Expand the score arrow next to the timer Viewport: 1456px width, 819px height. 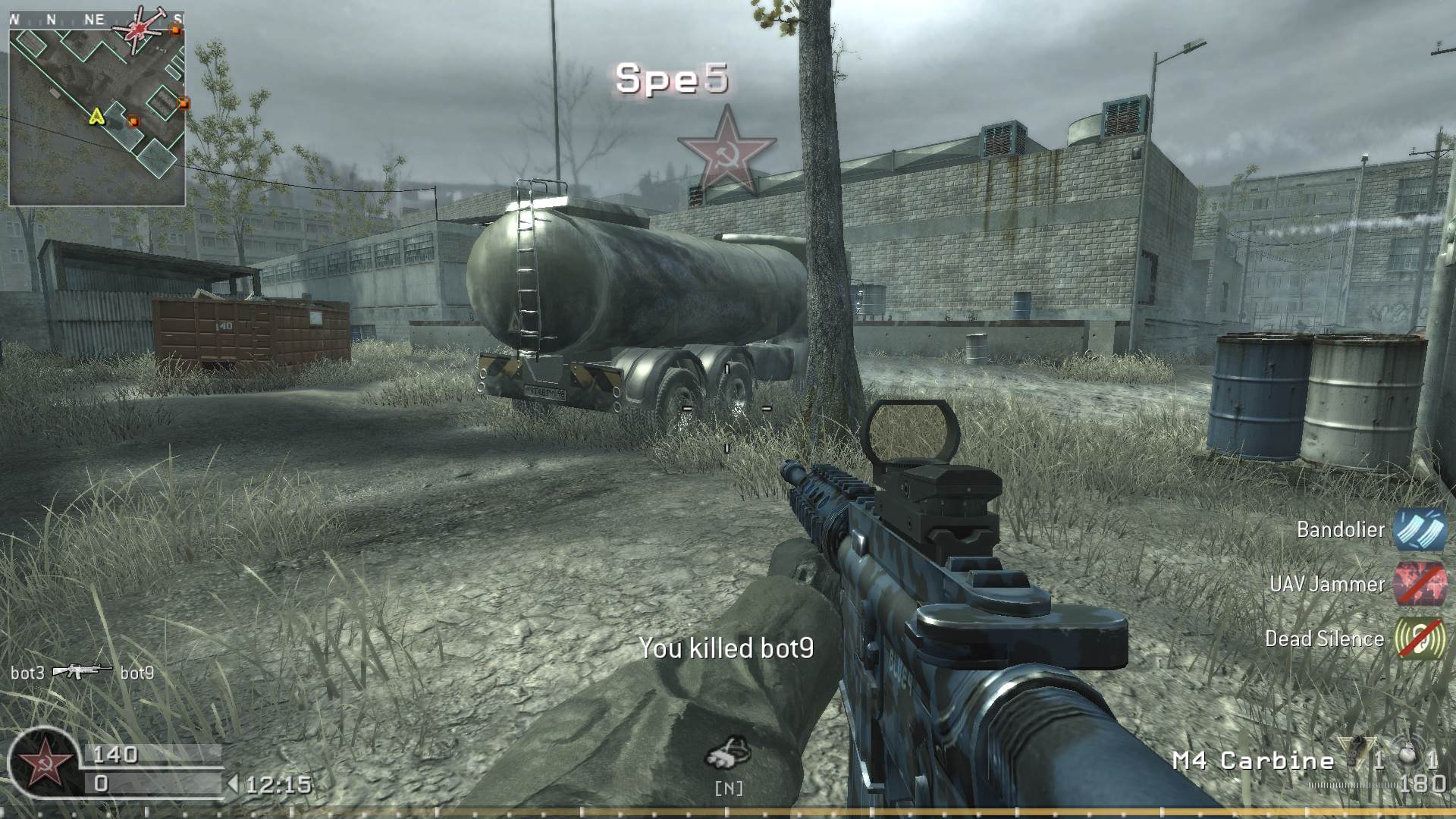(x=234, y=783)
